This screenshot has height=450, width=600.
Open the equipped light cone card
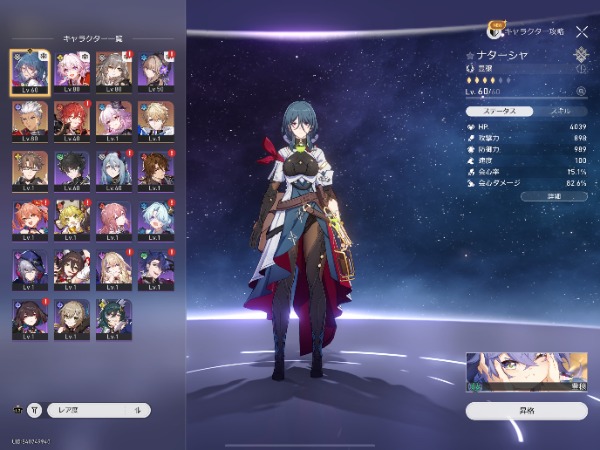[x=526, y=372]
